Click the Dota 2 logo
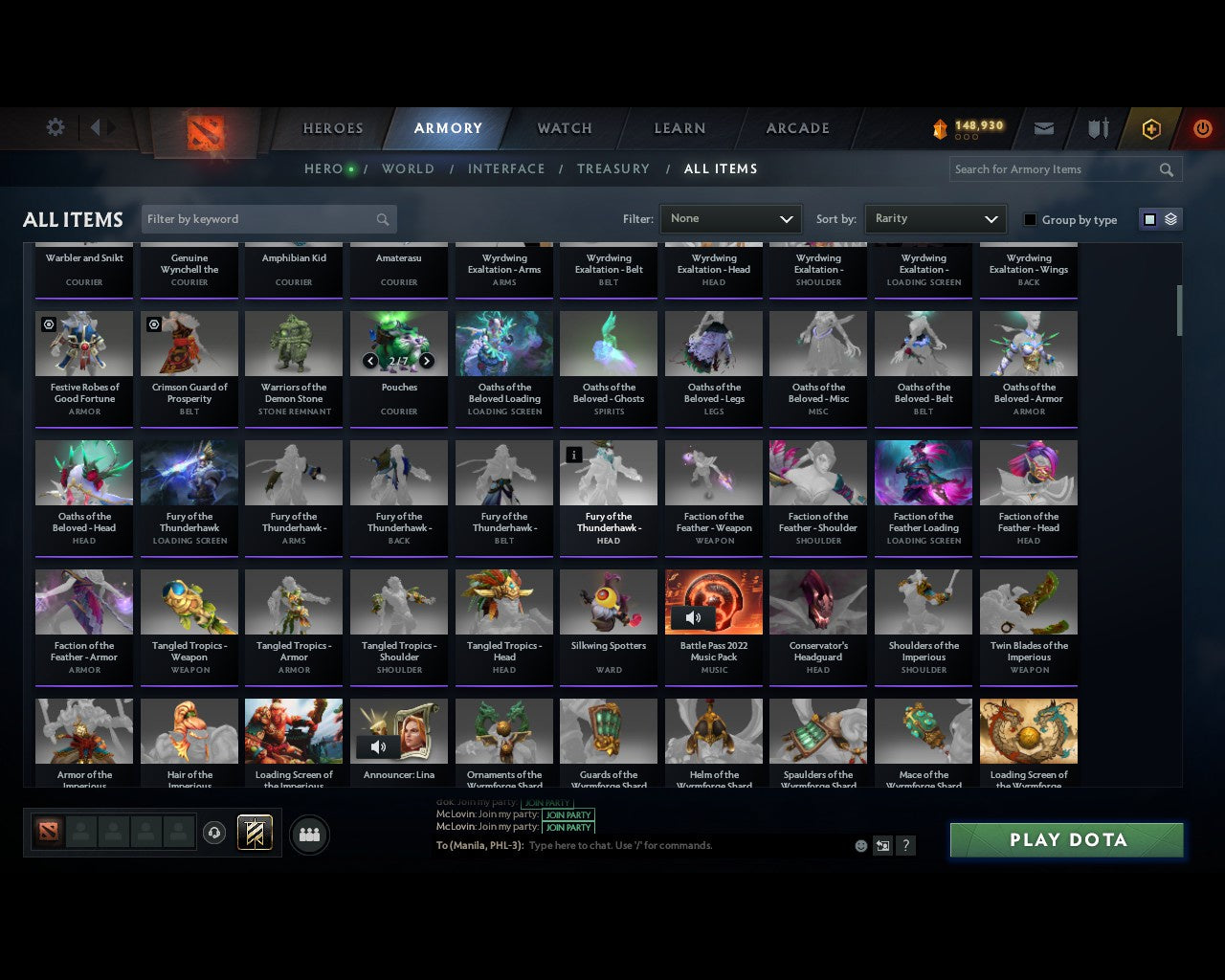The width and height of the screenshot is (1225, 980). [203, 134]
